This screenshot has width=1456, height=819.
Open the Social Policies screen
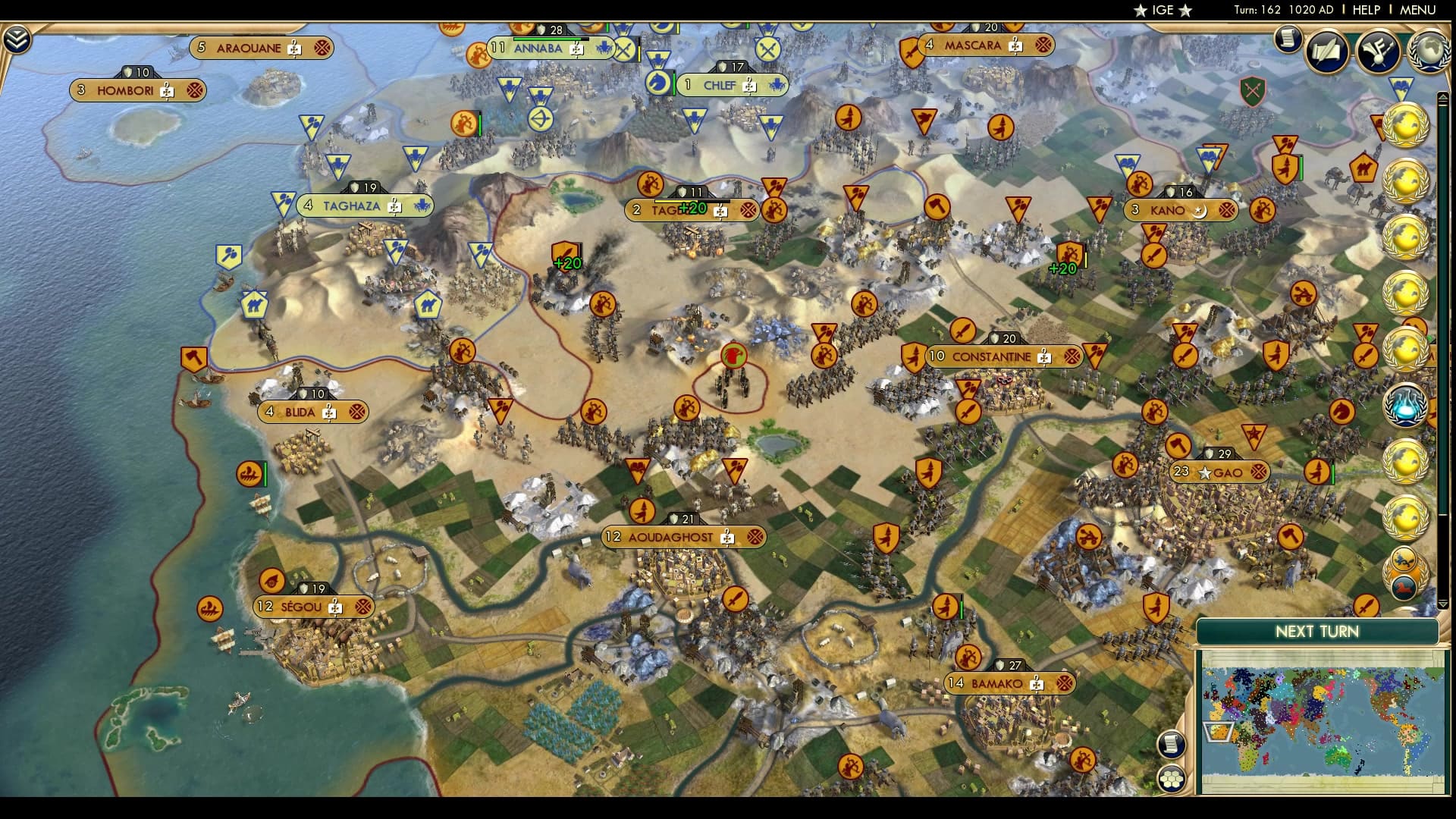click(x=1326, y=52)
